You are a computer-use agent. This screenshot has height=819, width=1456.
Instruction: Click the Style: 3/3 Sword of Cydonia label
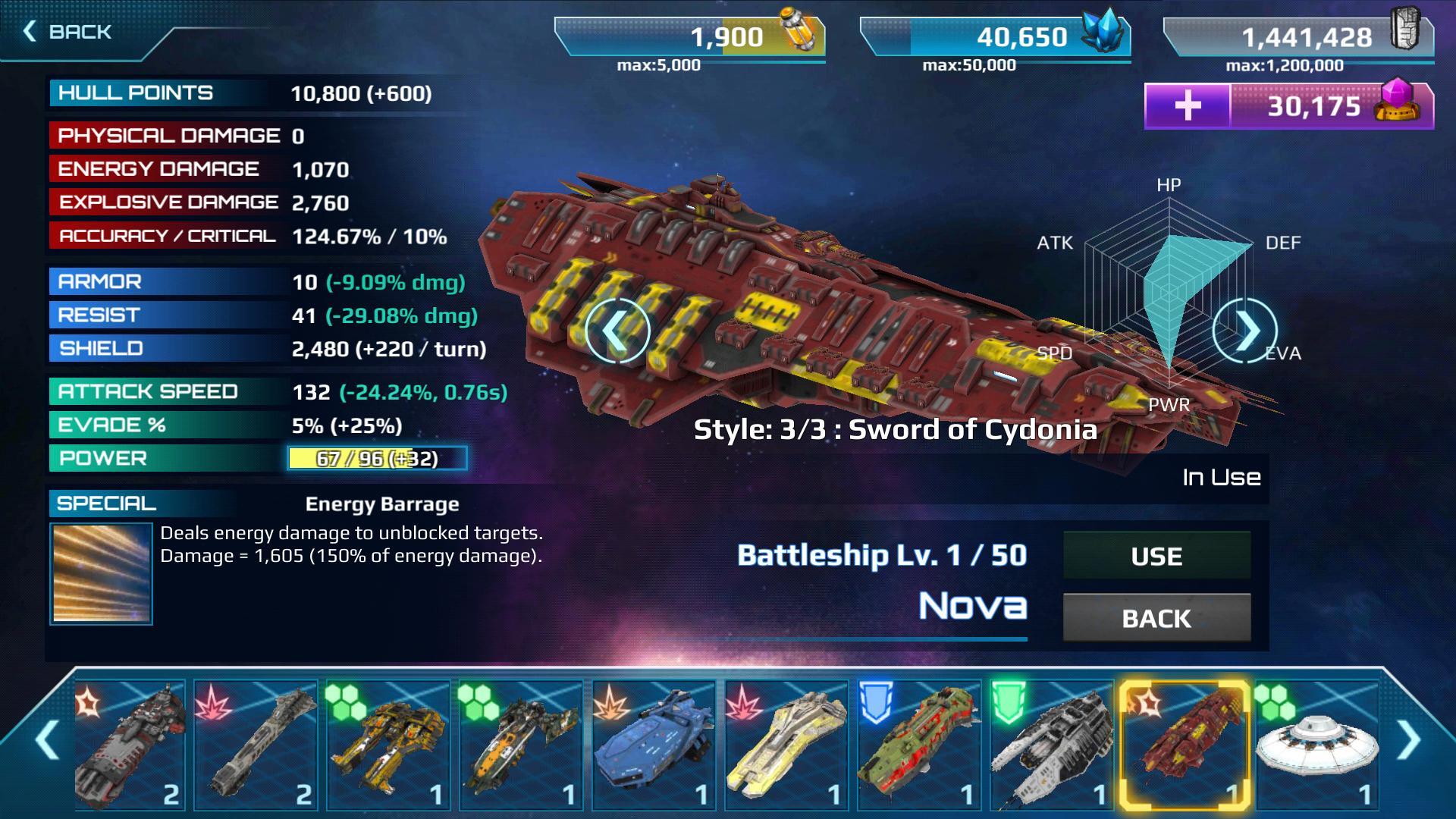click(896, 431)
